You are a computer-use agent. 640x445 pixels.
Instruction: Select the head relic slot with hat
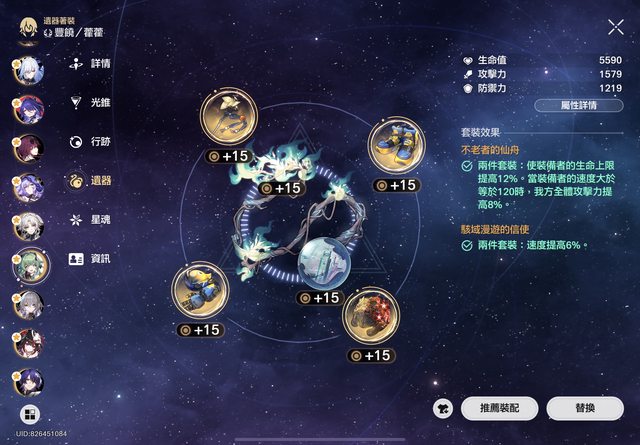pyautogui.click(x=229, y=118)
